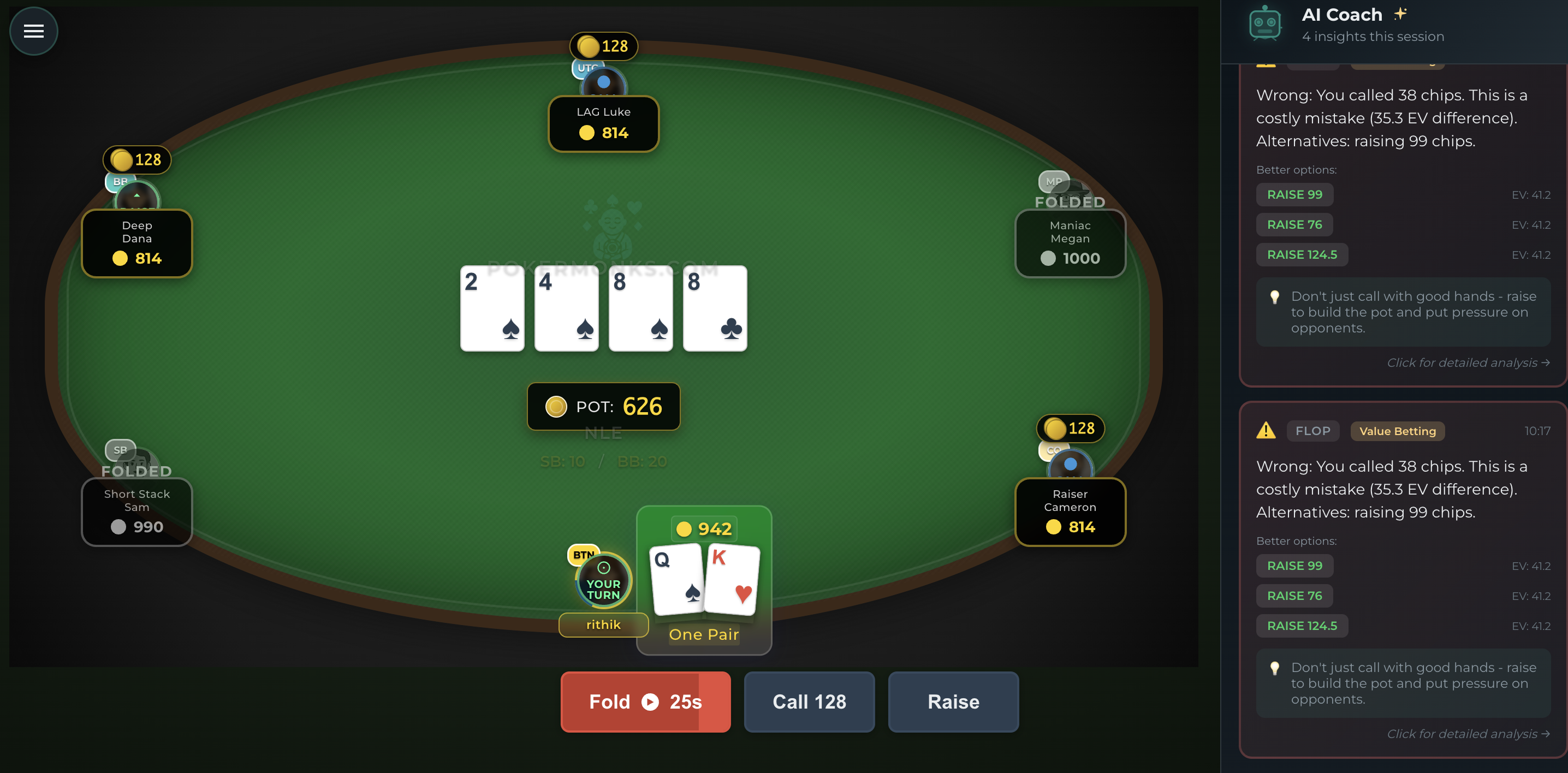Click the SB badge near Short Stack Sam
The image size is (1568, 773).
coord(120,450)
